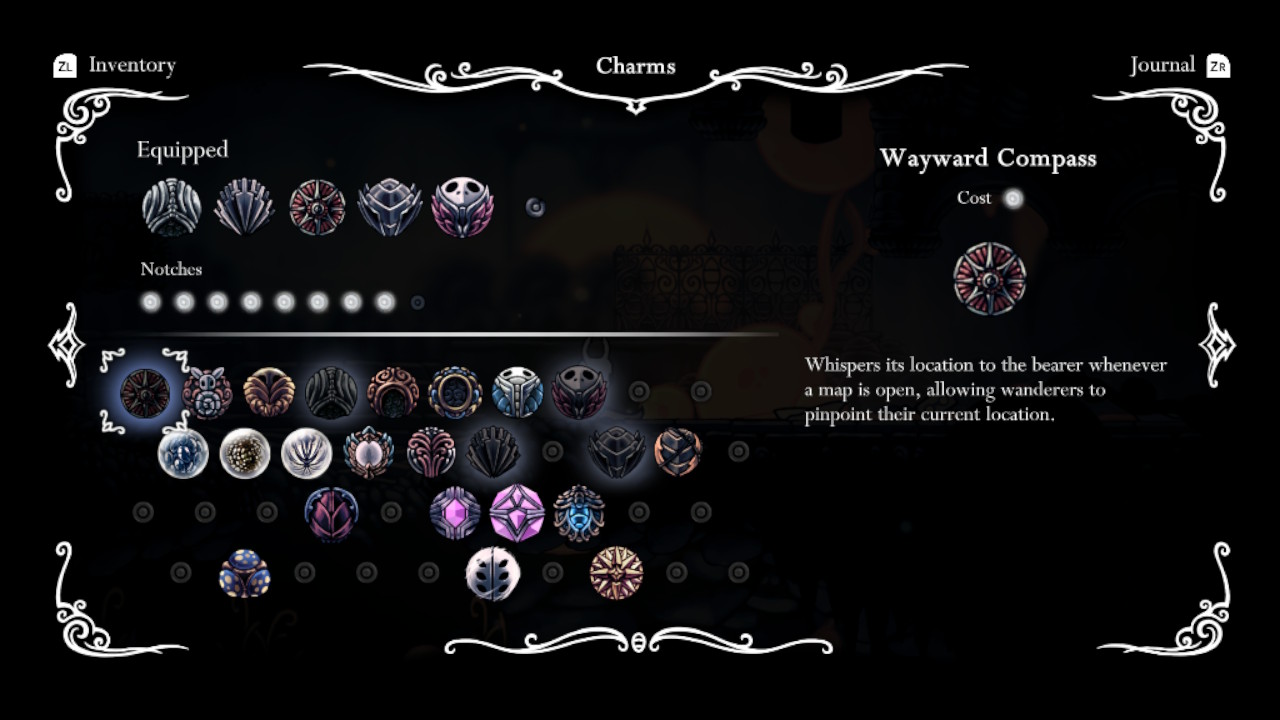Select the golden sun-shaped charm
Viewport: 1280px width, 720px height.
[613, 572]
